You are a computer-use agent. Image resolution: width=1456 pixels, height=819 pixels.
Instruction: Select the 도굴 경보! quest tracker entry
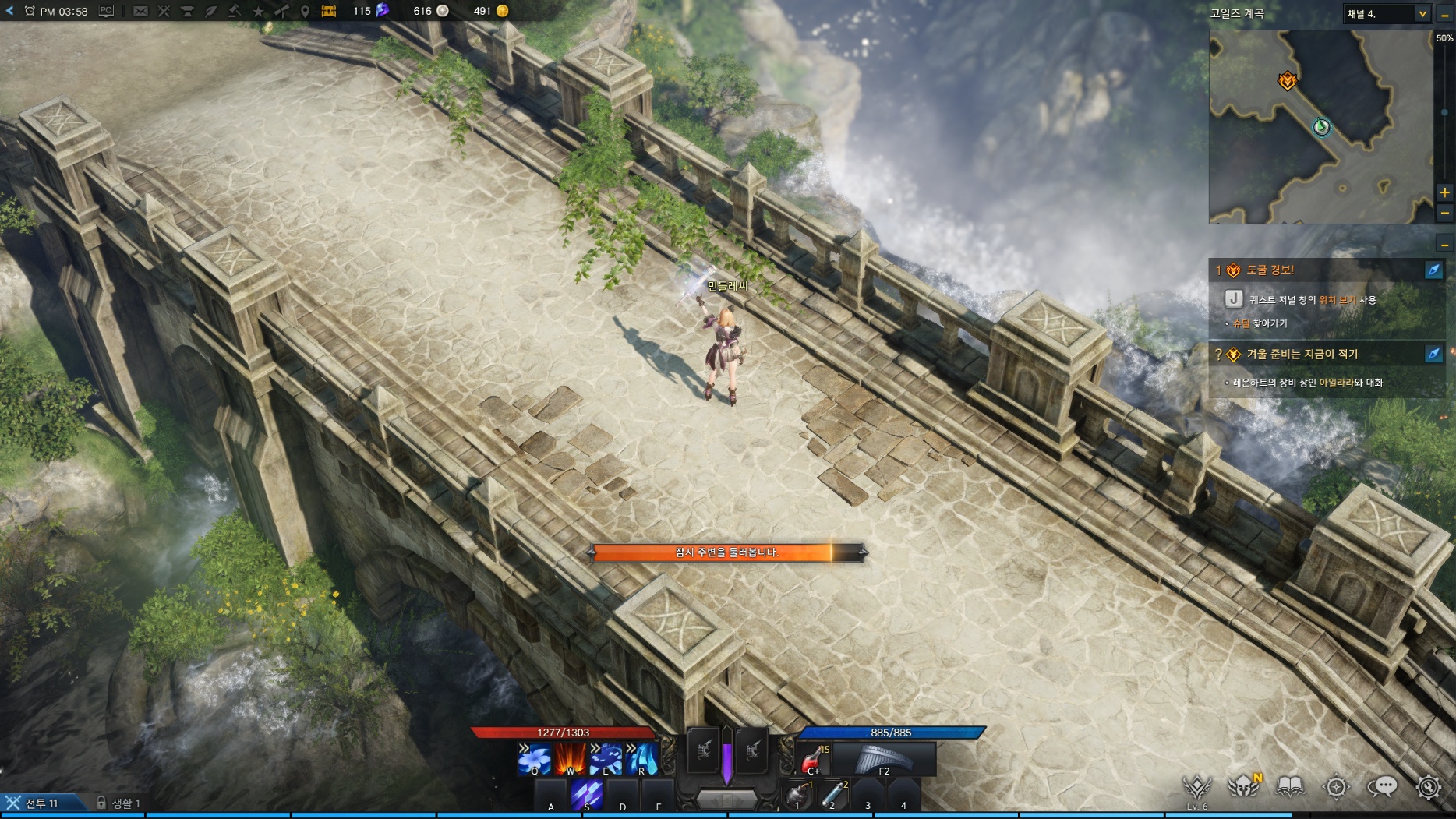pyautogui.click(x=1270, y=270)
